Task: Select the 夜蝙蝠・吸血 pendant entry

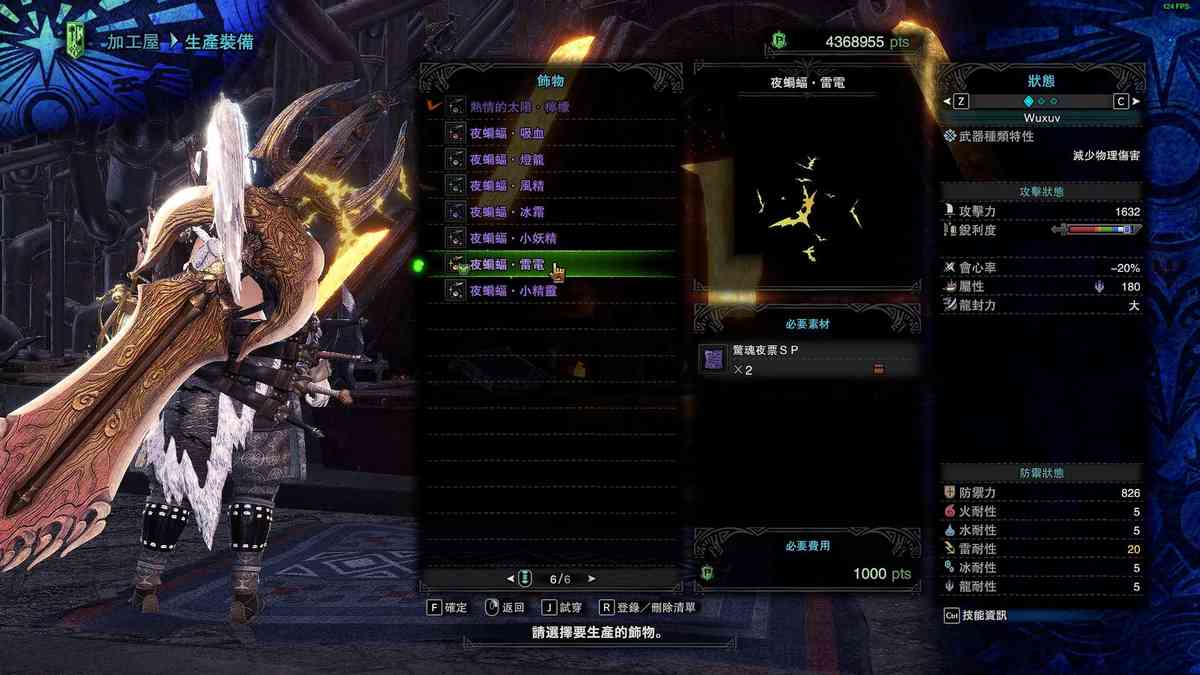Action: coord(507,133)
